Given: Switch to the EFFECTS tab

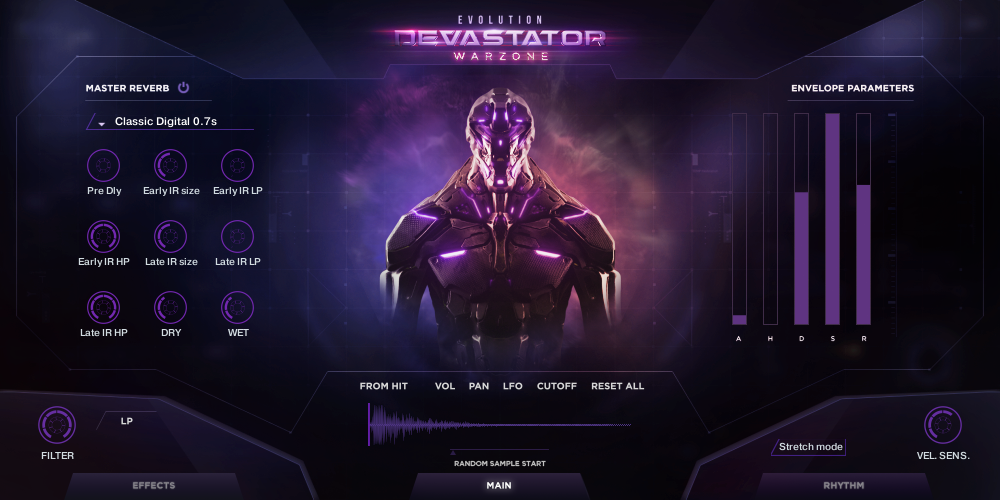Looking at the screenshot, I should (x=154, y=486).
